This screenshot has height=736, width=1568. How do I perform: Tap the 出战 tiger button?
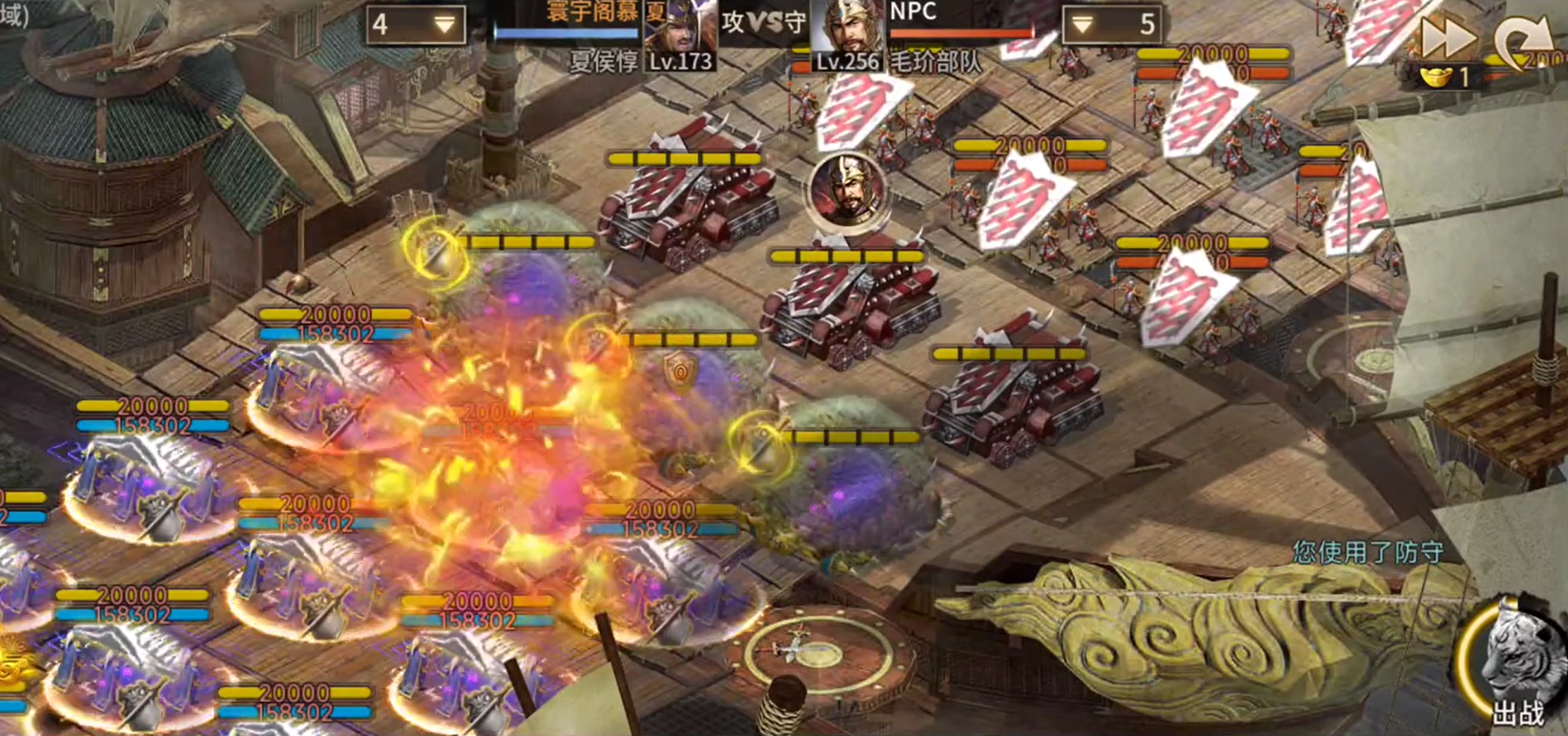tap(1516, 663)
